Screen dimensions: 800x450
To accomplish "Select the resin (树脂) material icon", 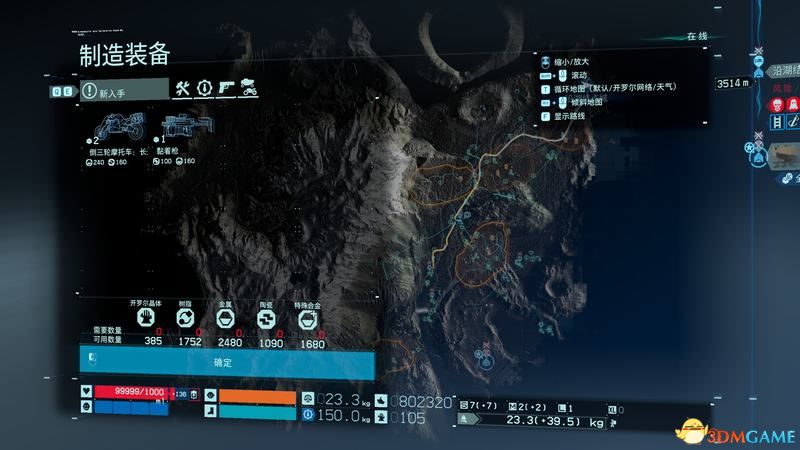I will pyautogui.click(x=186, y=319).
